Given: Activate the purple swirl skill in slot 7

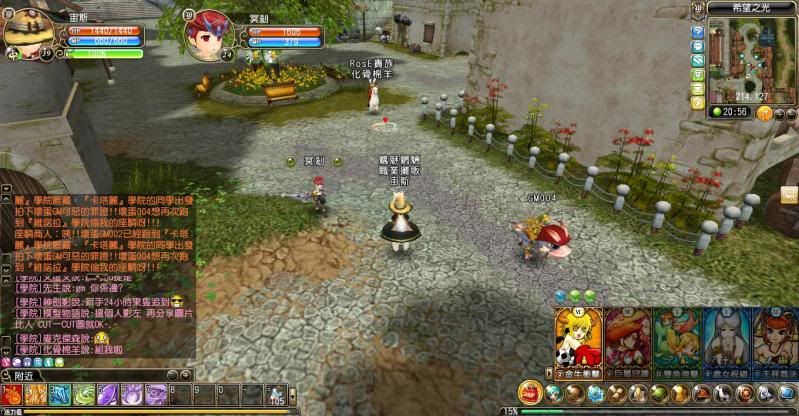Looking at the screenshot, I should click(x=156, y=394).
